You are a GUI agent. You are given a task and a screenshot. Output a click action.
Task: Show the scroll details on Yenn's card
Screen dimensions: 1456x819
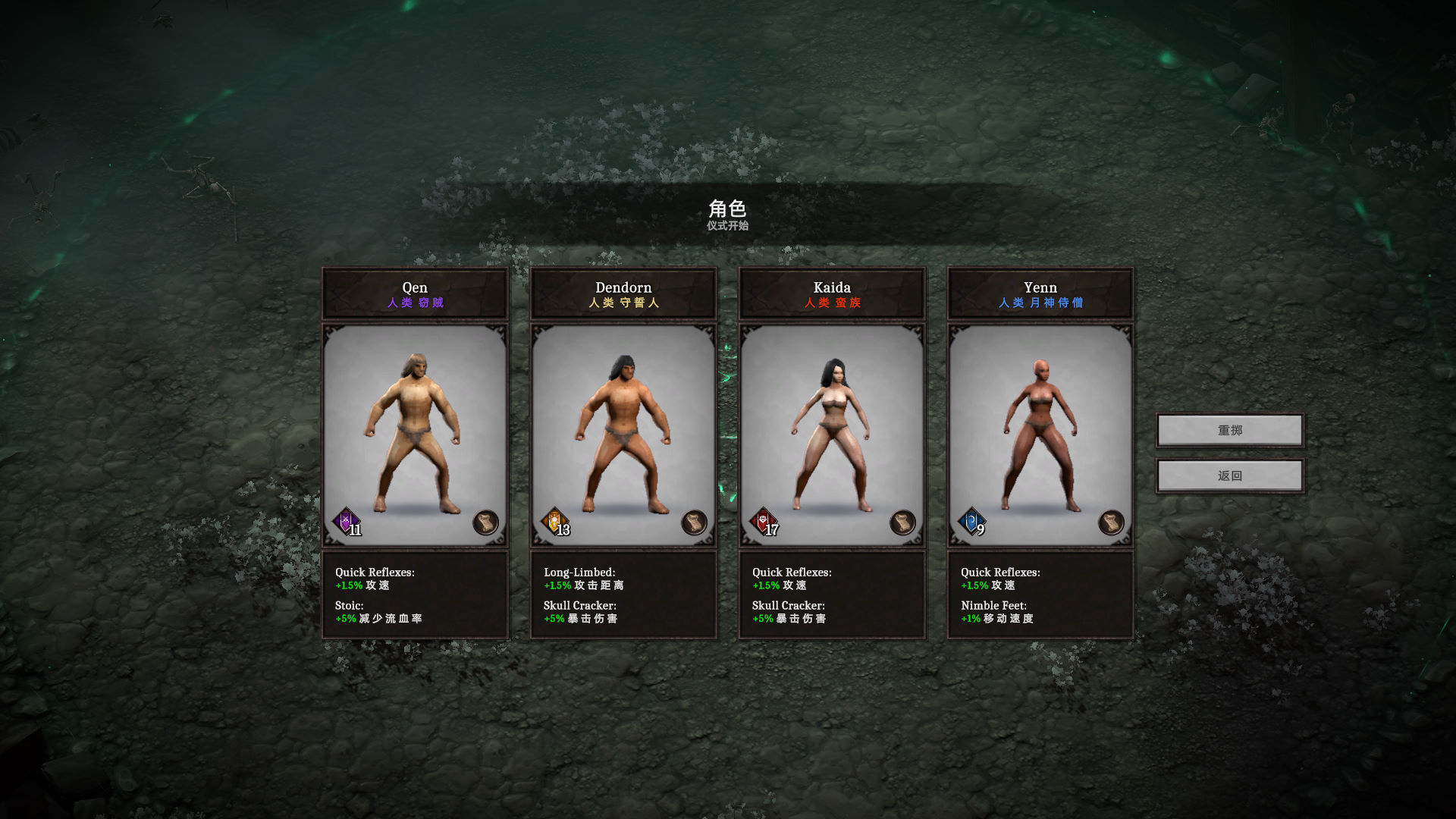pos(1111,522)
